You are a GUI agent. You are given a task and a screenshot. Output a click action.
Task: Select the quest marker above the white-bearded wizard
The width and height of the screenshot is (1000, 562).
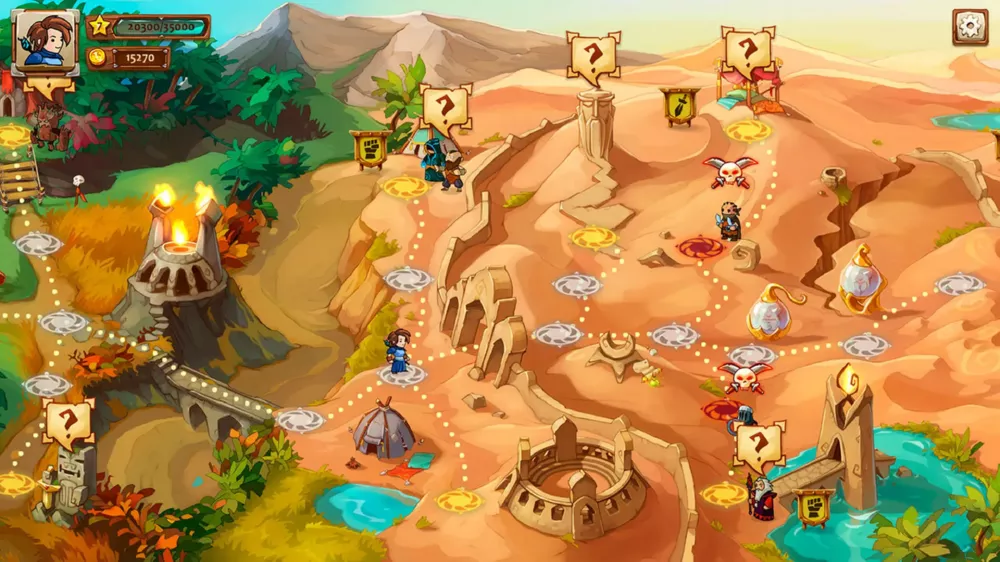(759, 445)
